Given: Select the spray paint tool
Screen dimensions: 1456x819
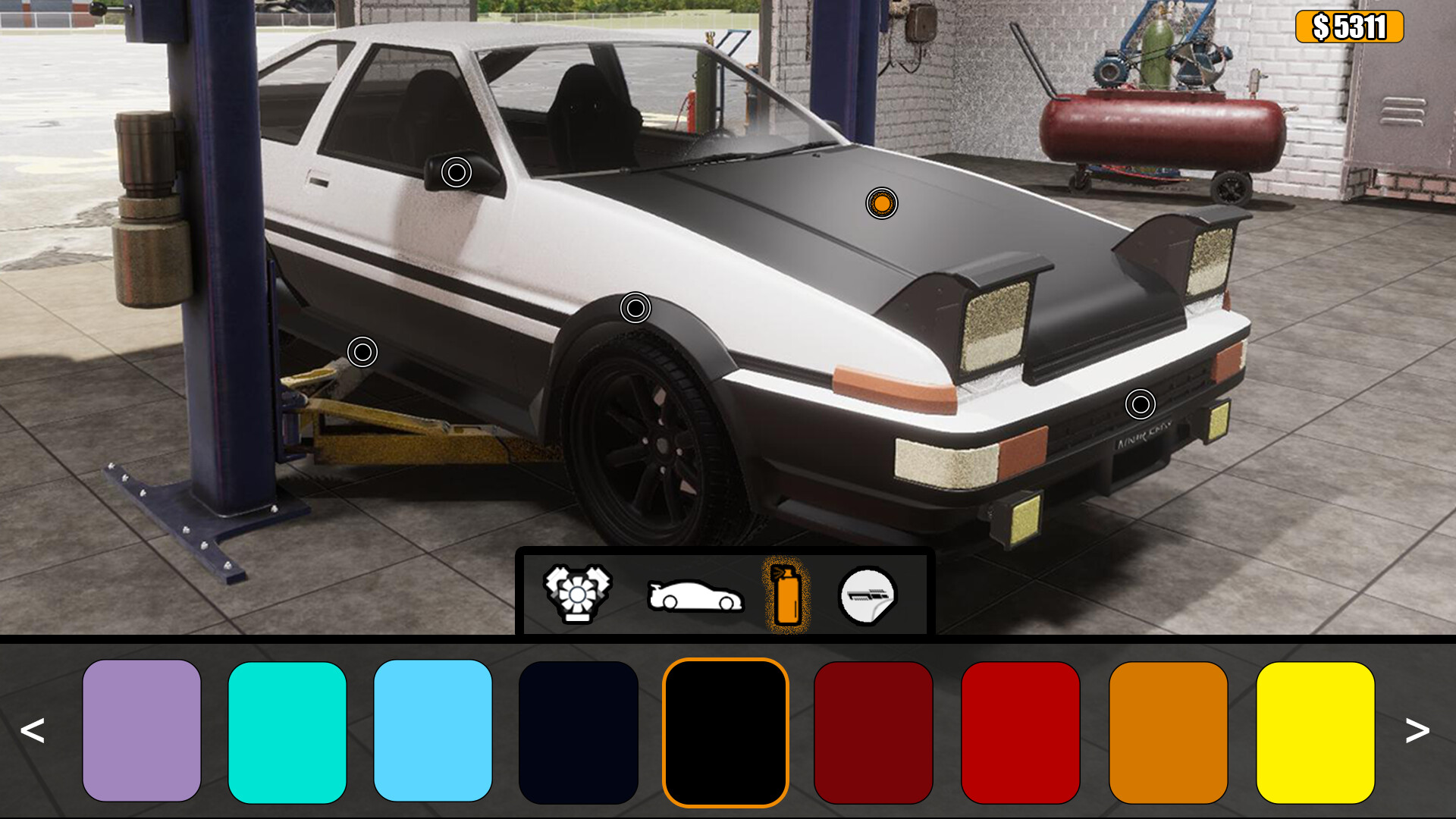Looking at the screenshot, I should coord(787,595).
